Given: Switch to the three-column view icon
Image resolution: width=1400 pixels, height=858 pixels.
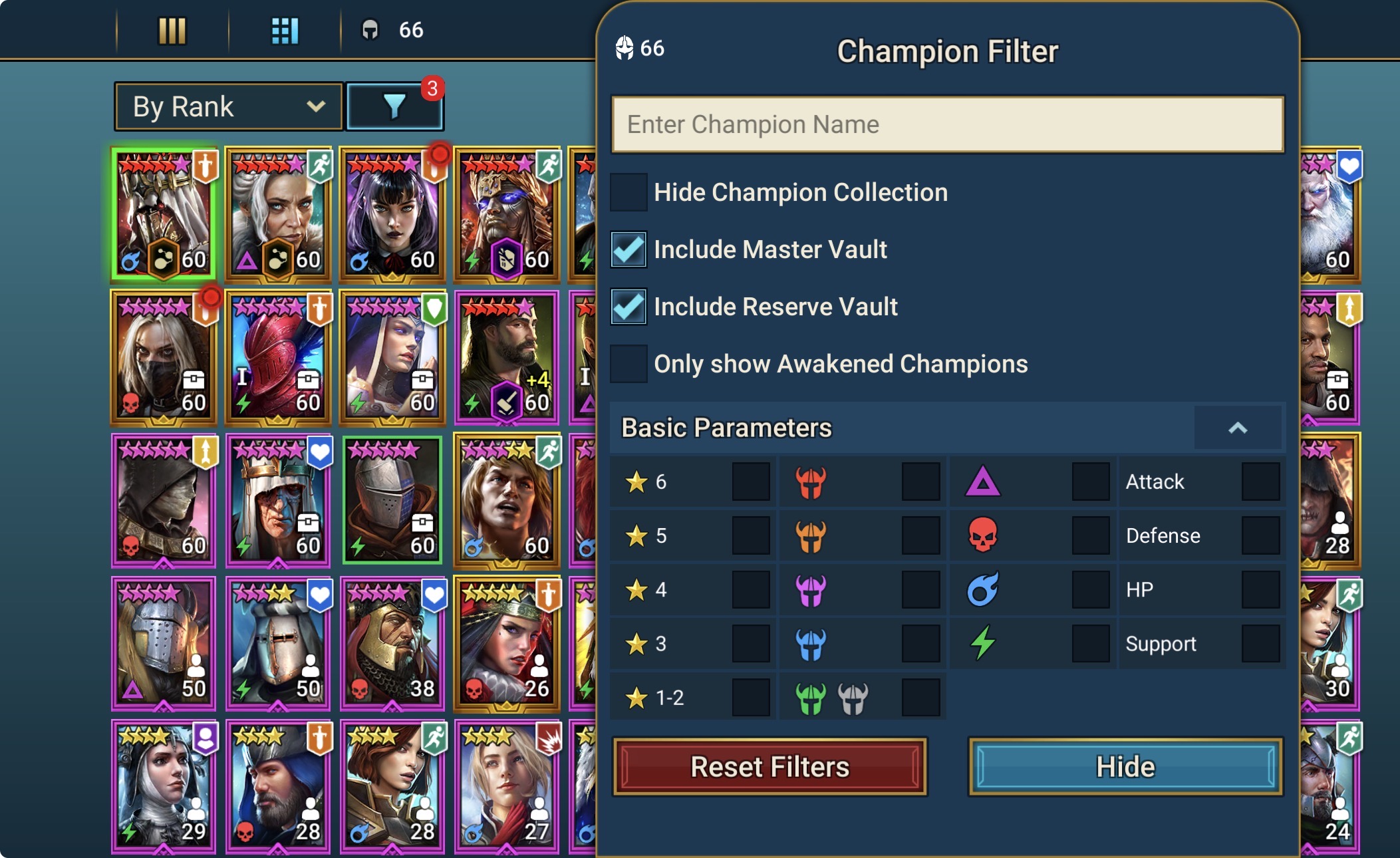Looking at the screenshot, I should click(x=172, y=31).
